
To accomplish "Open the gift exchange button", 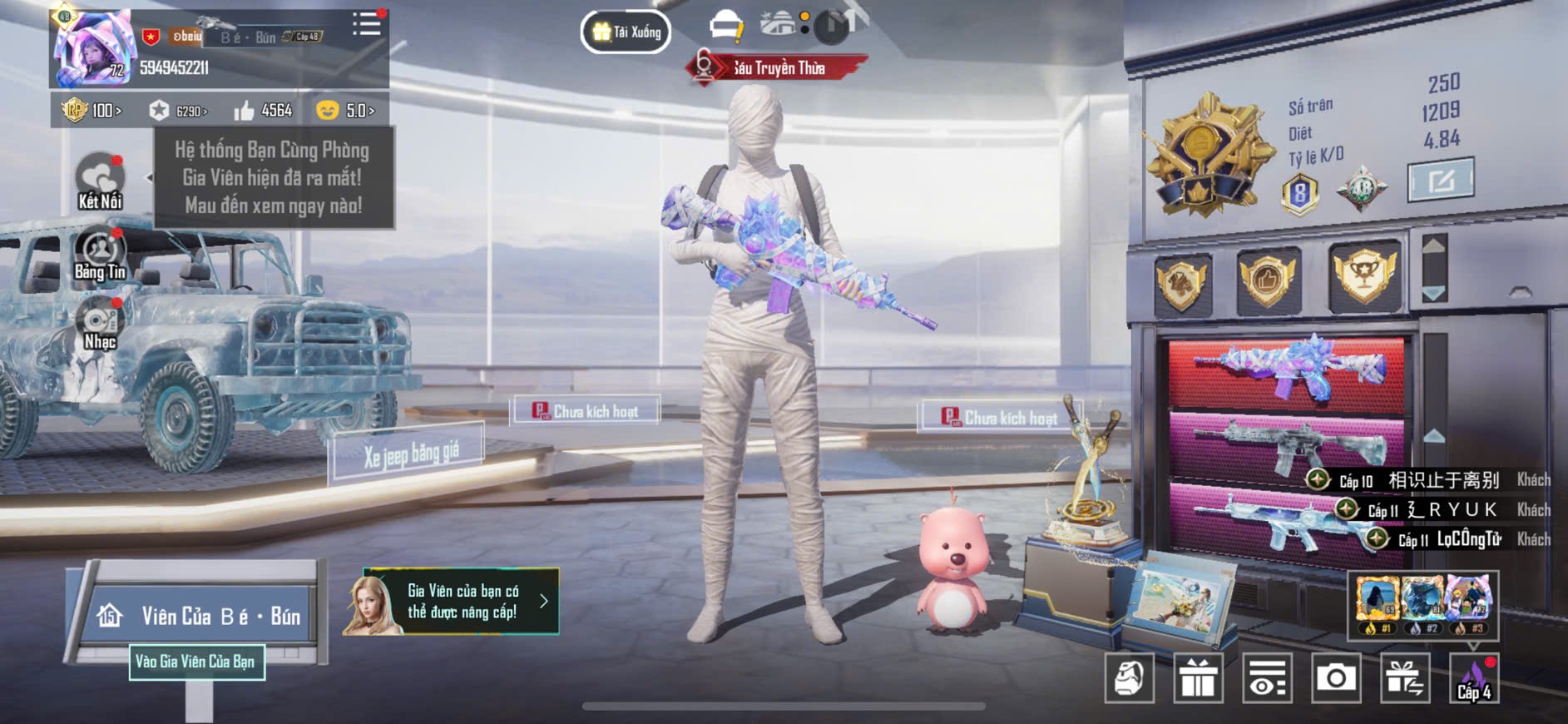I will pyautogui.click(x=1405, y=678).
